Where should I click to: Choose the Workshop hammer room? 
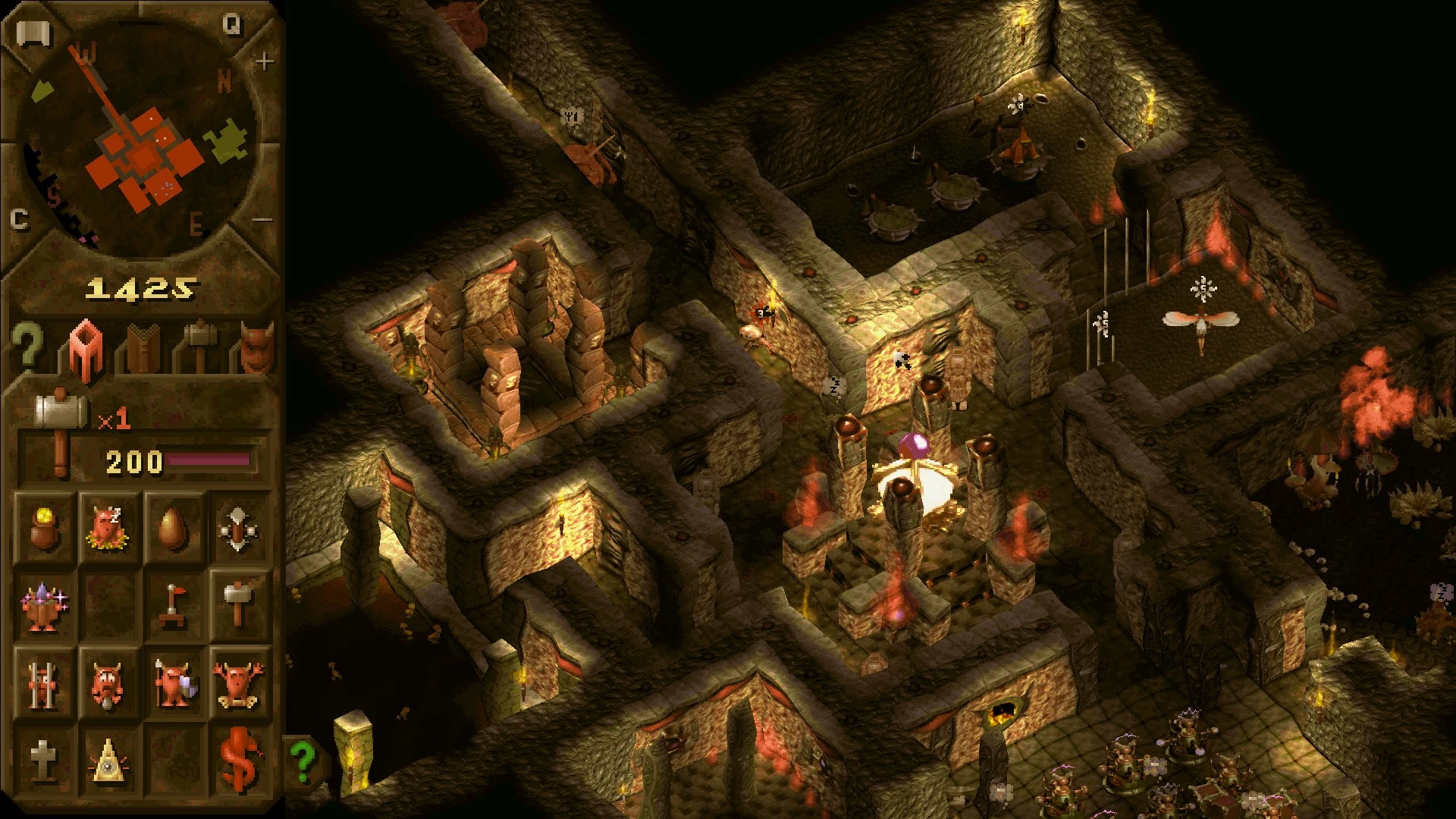(x=238, y=605)
